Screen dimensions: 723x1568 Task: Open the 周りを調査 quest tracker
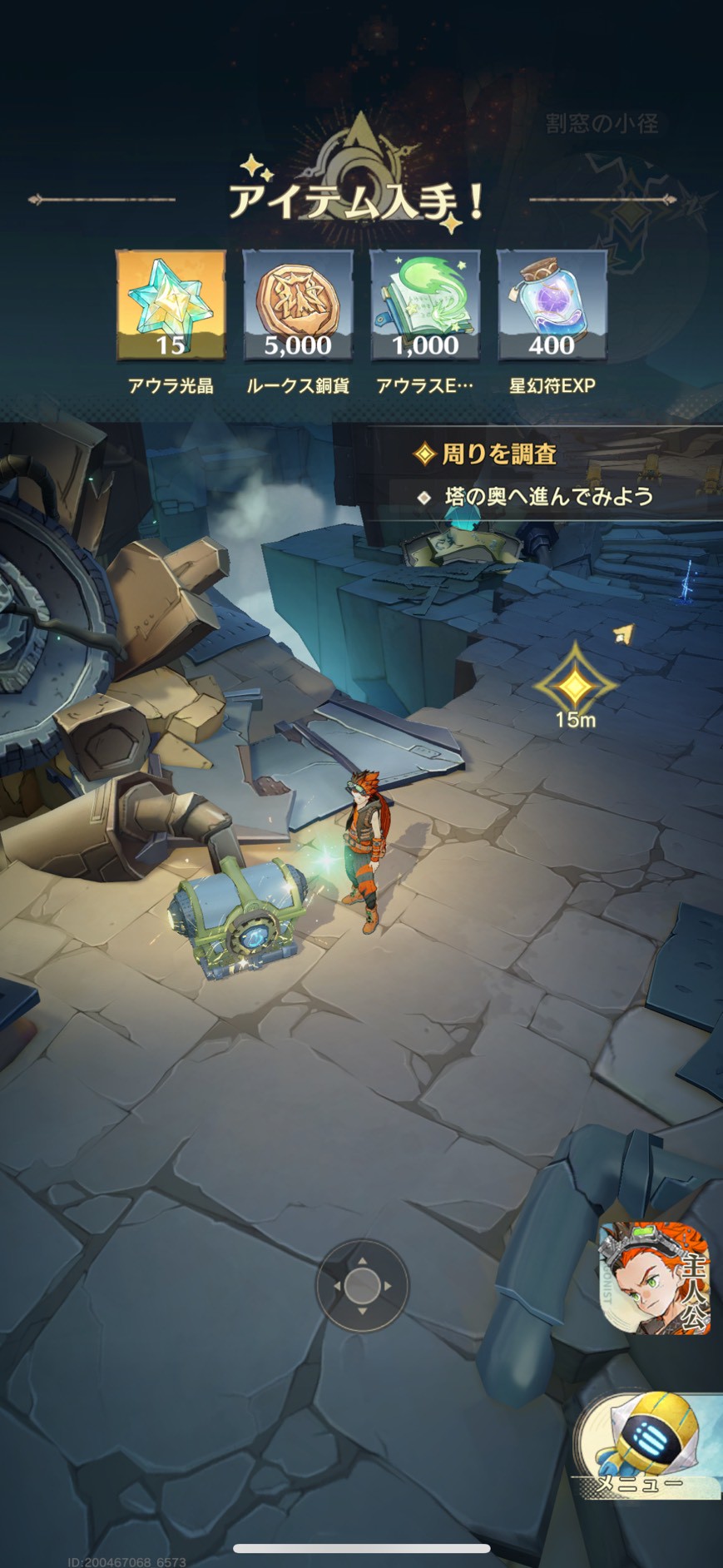point(499,454)
